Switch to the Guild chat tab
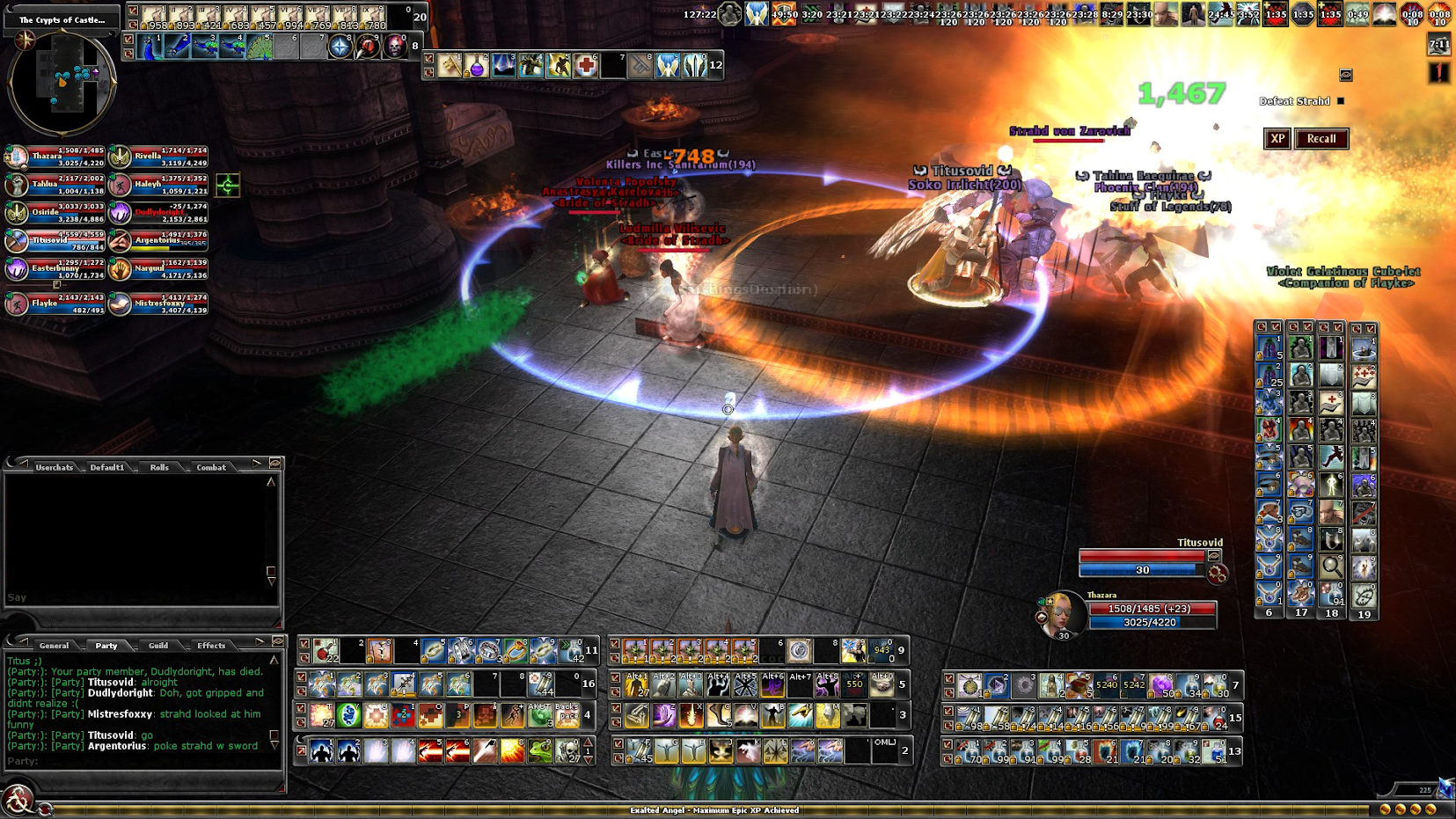The image size is (1456, 819). pos(158,646)
